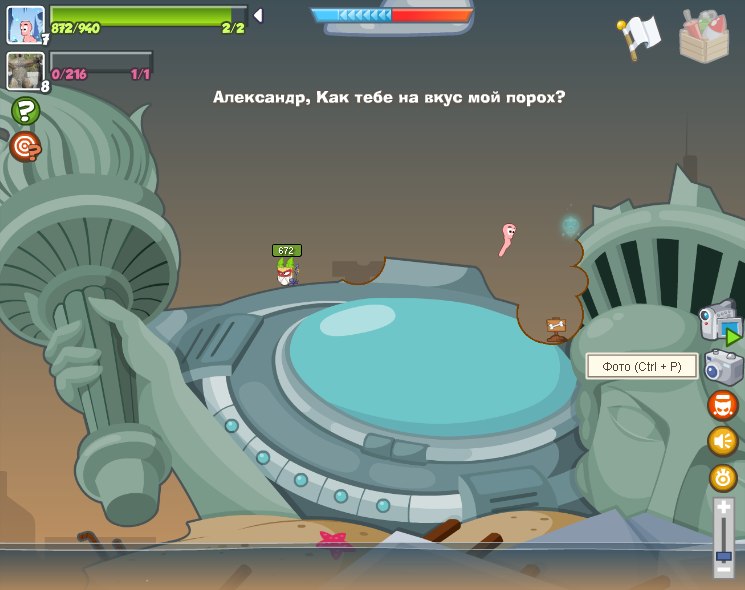Collapse team panel with white arrow
Screen dimensions: 745x590
258,15
